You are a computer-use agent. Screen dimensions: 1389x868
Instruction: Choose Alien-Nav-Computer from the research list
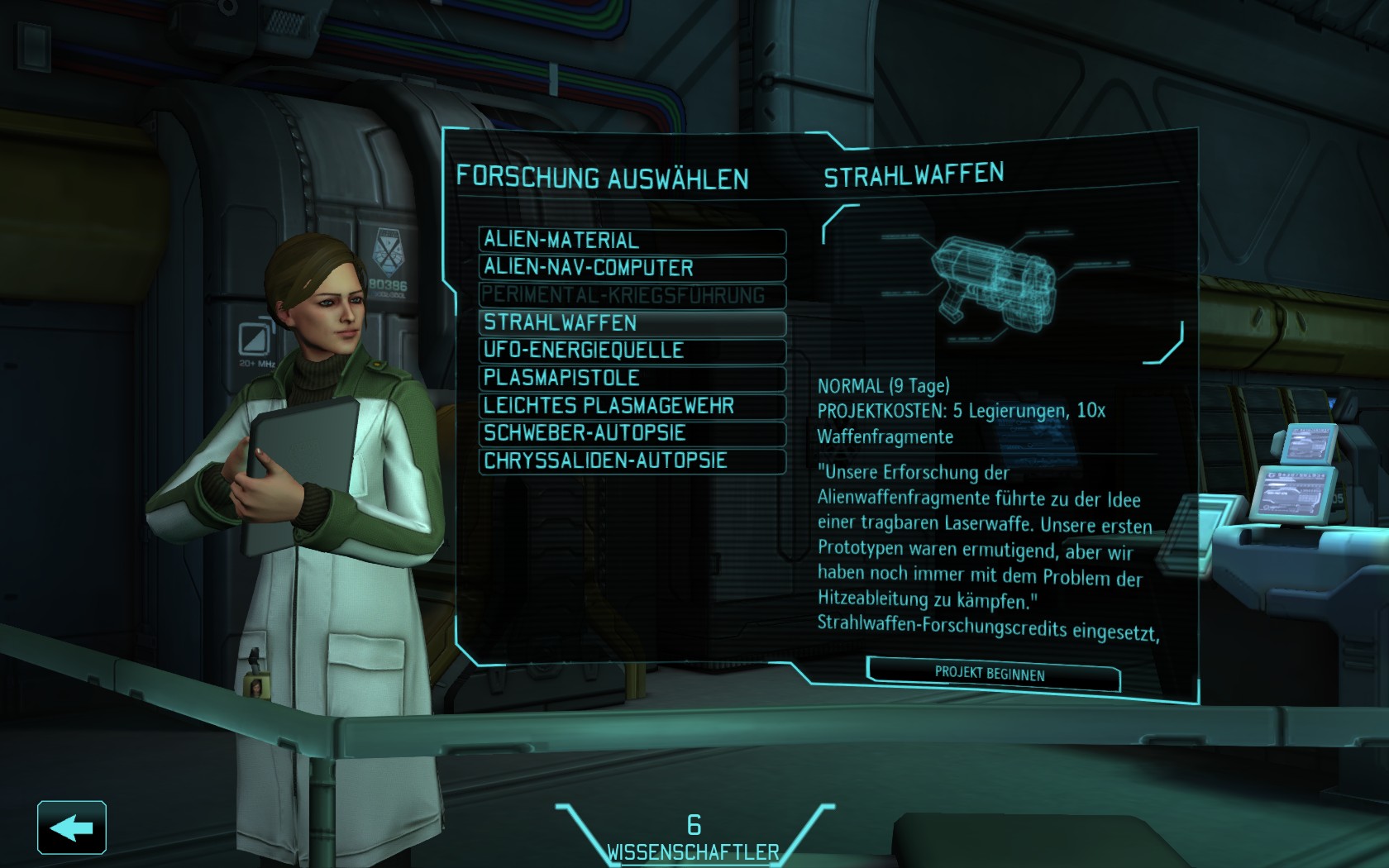(632, 268)
